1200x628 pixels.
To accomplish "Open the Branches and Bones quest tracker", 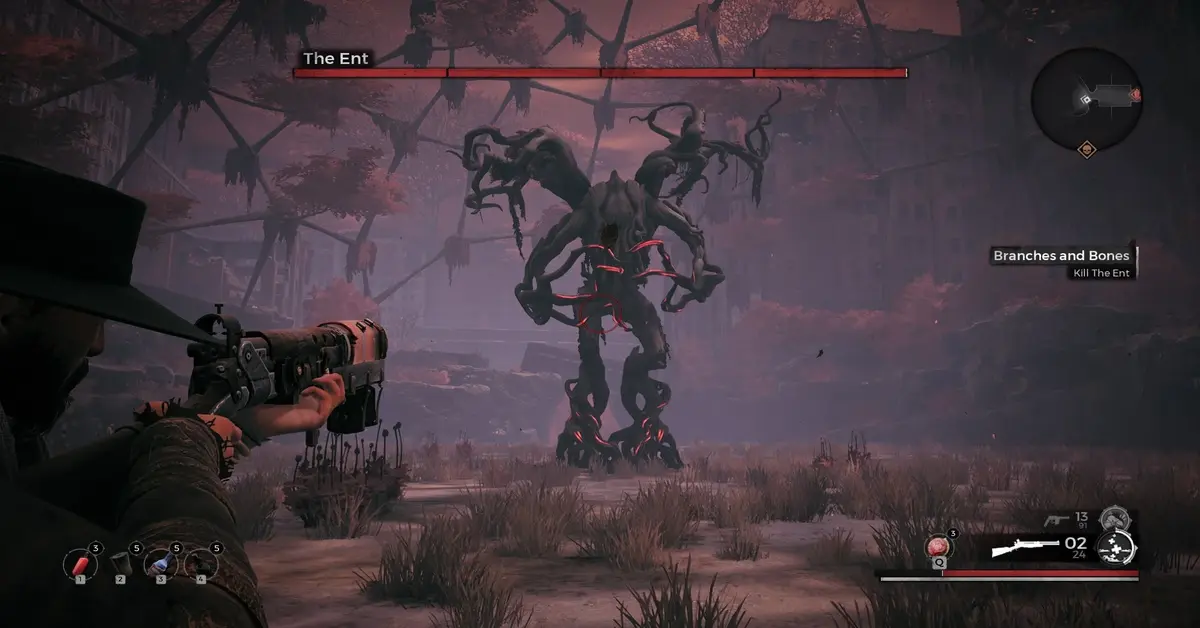I will tap(1062, 262).
